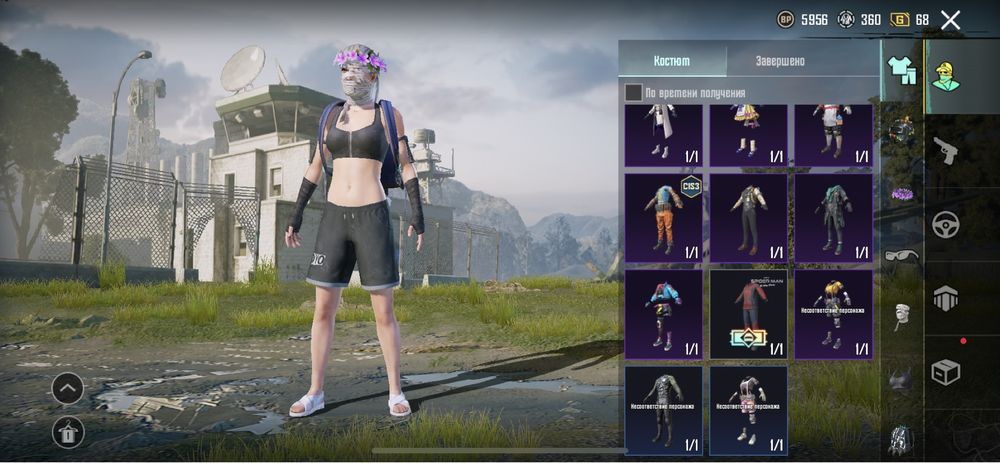Screen dimensions: 1000x463
Task: Toggle the По времени получения checkbox
Action: 634,93
